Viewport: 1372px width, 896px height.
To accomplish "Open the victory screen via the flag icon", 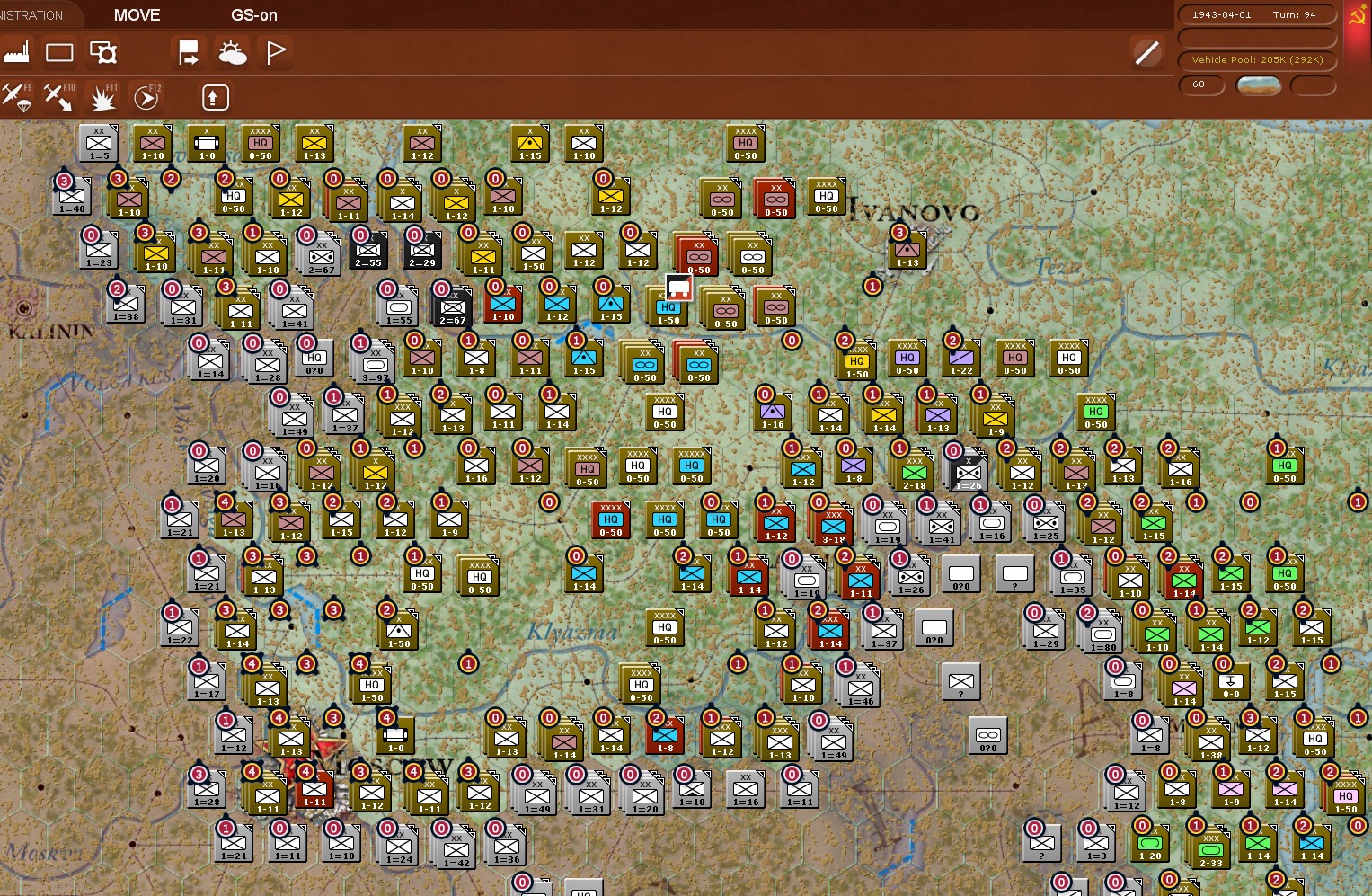I will point(275,52).
